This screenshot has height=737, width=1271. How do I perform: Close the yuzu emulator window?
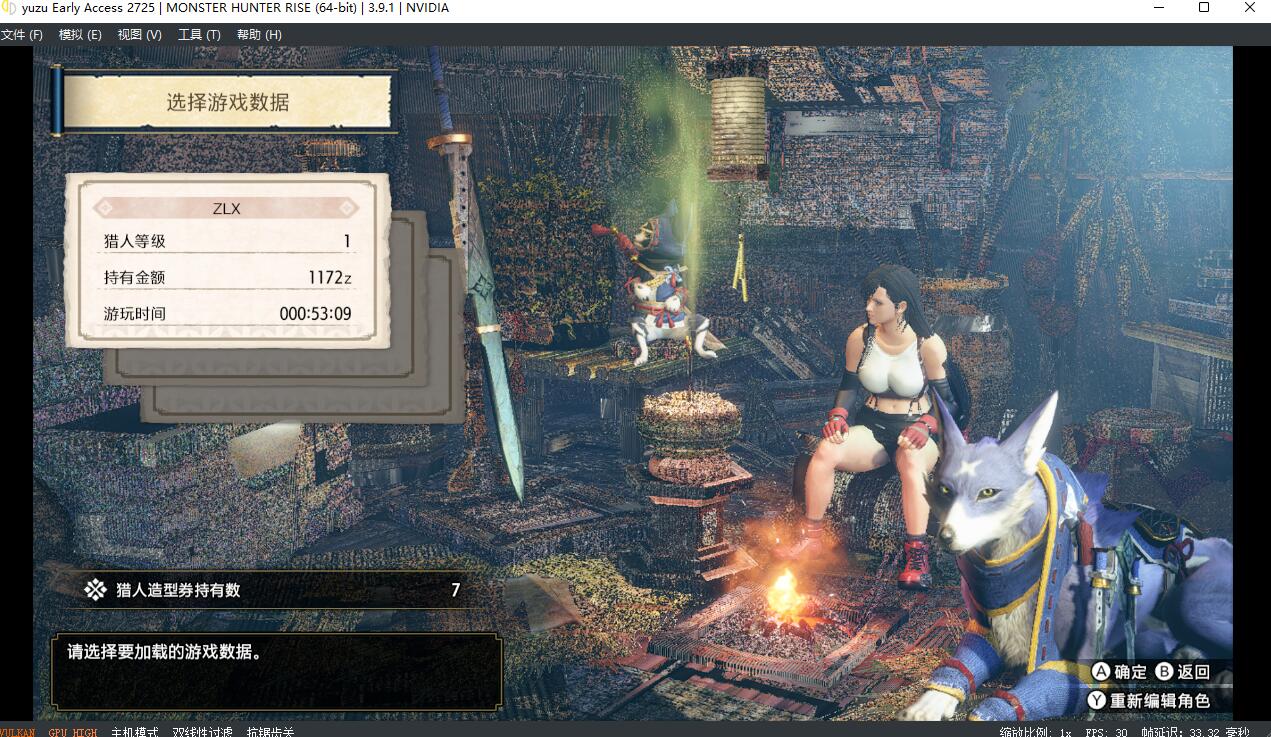tap(1250, 8)
